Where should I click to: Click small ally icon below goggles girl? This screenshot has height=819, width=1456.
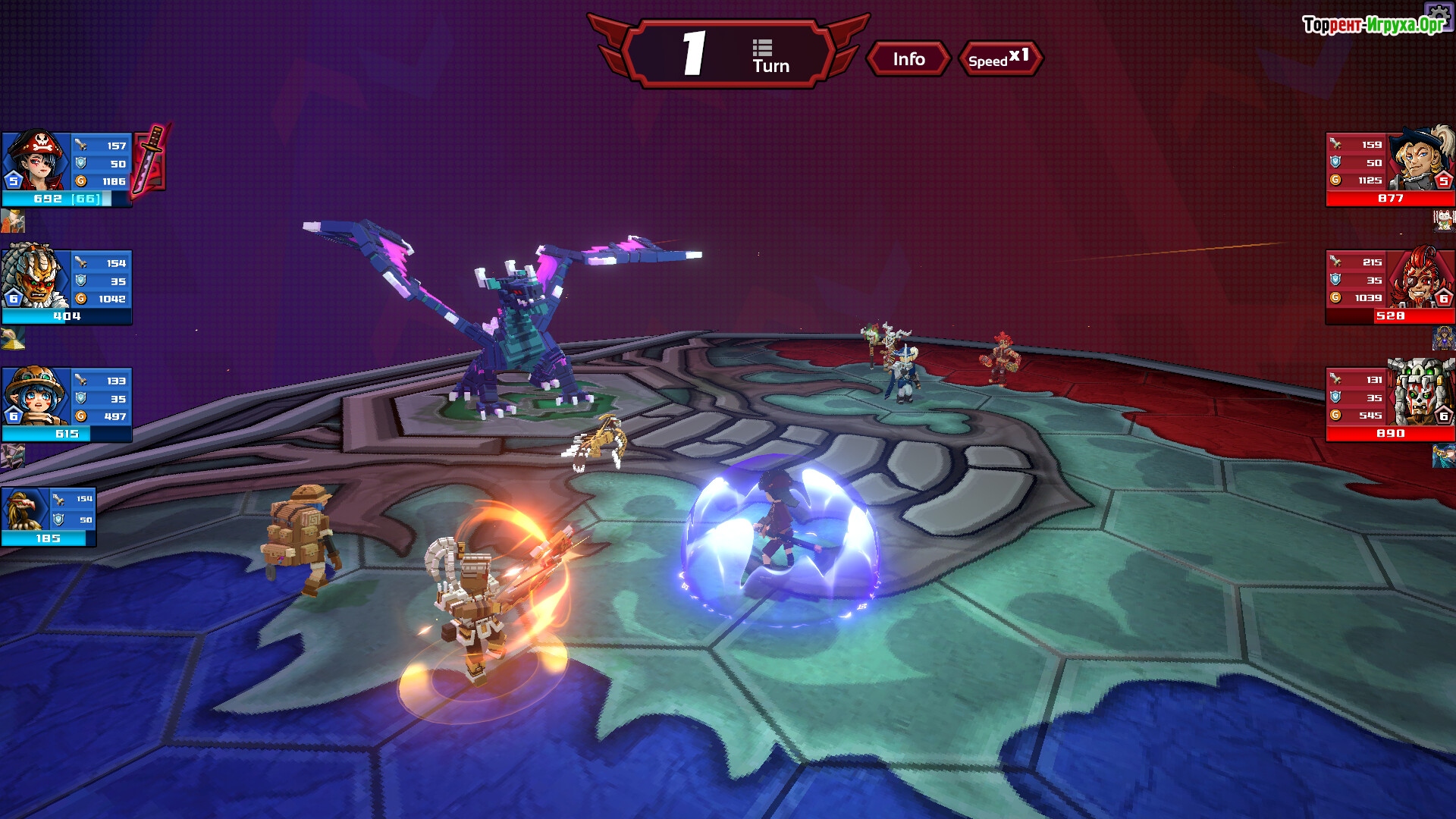(x=13, y=456)
